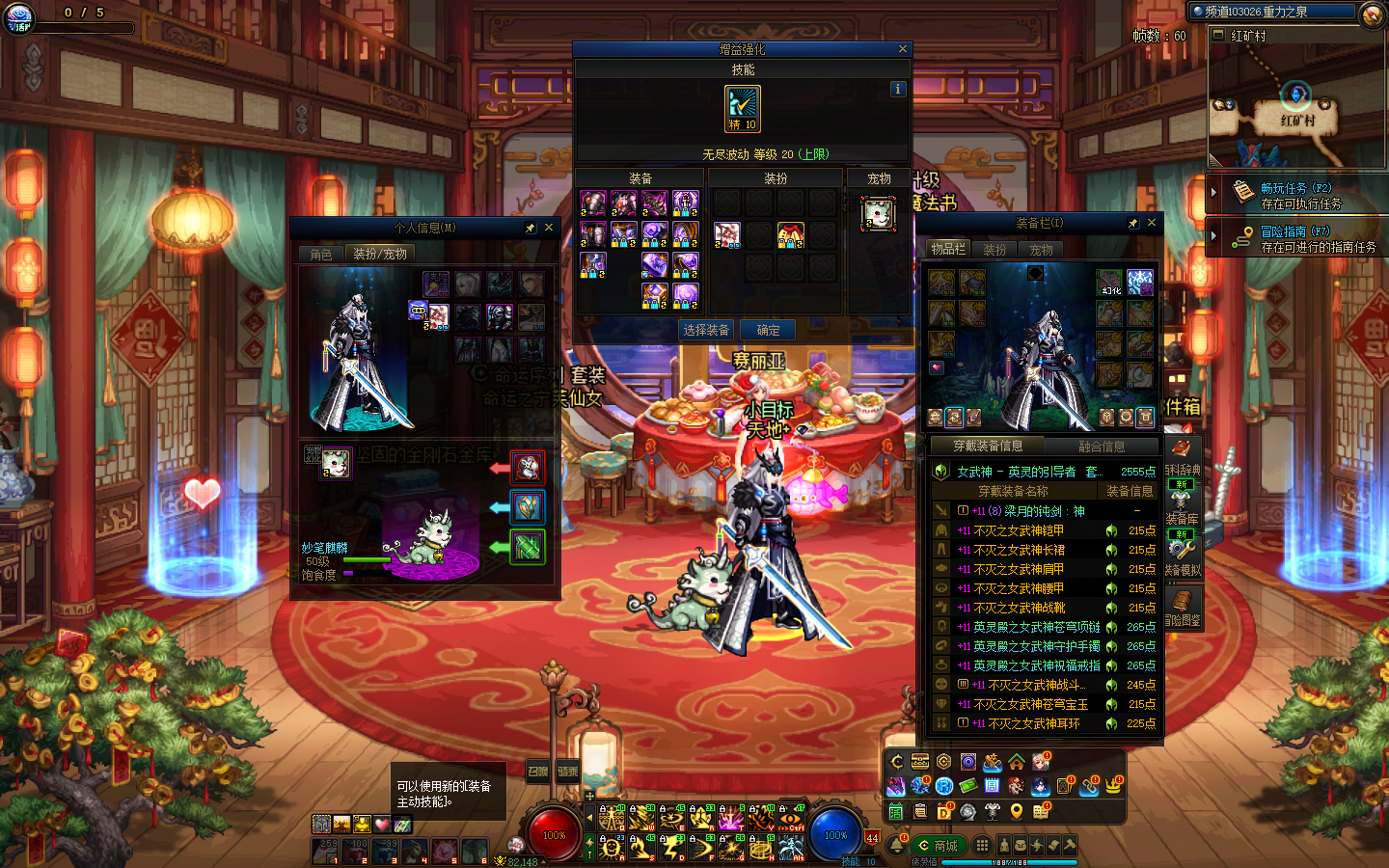
Task: Open the 物品栏 tab
Action: 947,249
